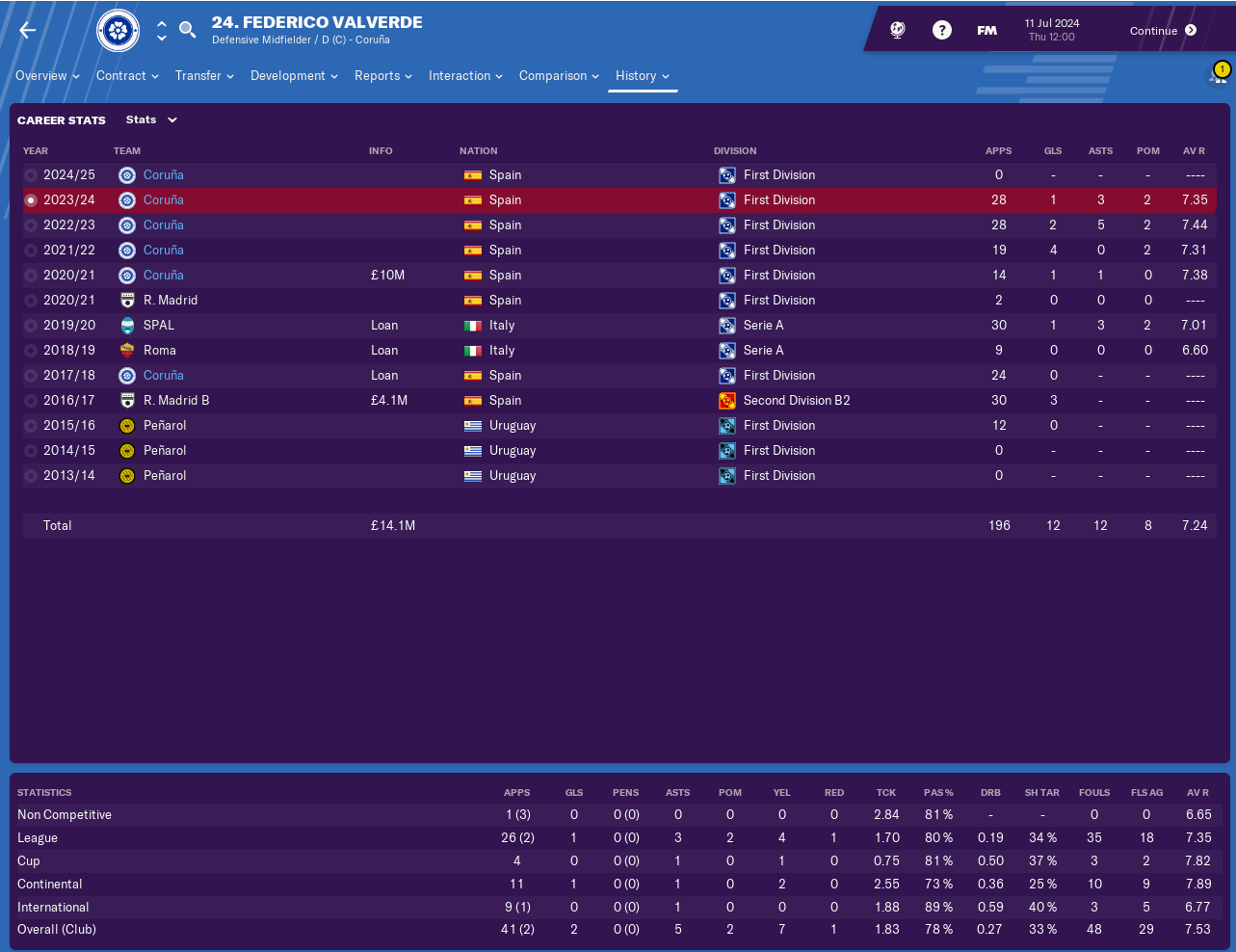Image resolution: width=1236 pixels, height=952 pixels.
Task: Open the Interaction menu
Action: [465, 76]
